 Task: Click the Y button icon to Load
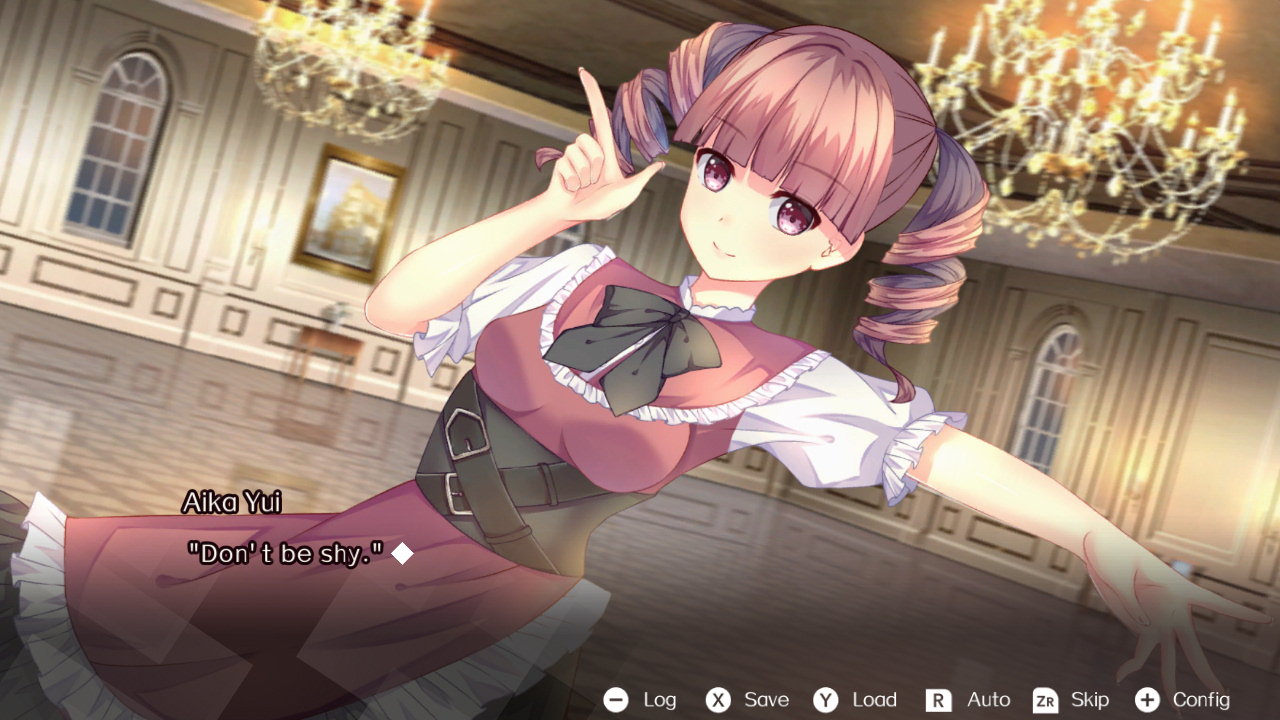(x=826, y=700)
